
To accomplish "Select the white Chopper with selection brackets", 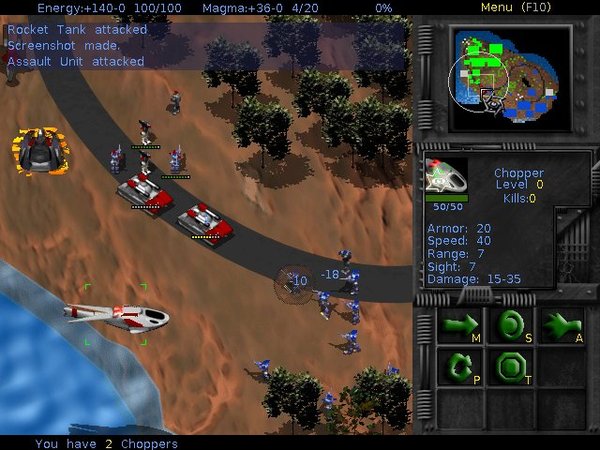I will 117,316.
